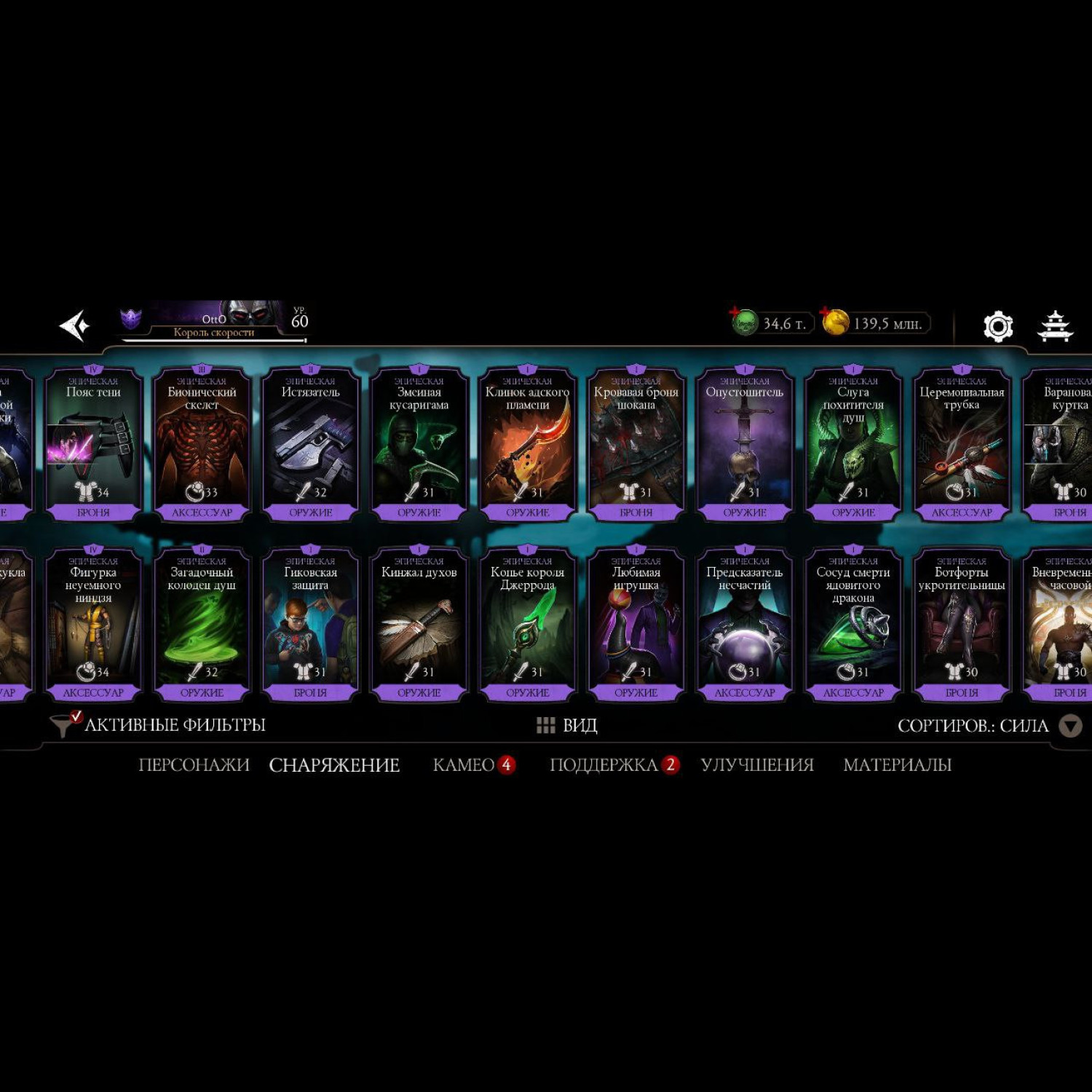Switch to the Персонажи tab
Screen dimensions: 1092x1092
click(x=194, y=765)
